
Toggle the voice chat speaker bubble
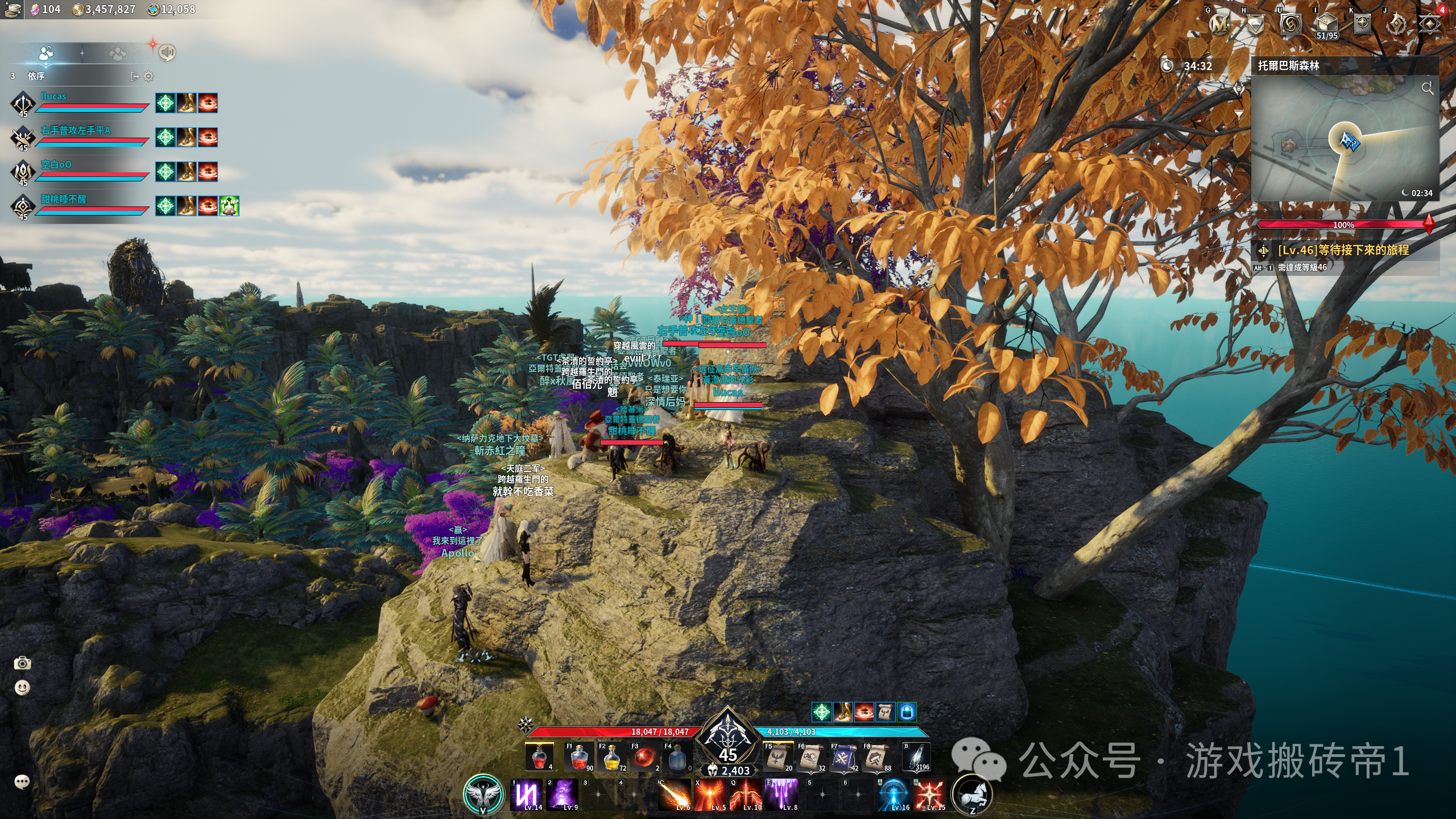pyautogui.click(x=167, y=52)
